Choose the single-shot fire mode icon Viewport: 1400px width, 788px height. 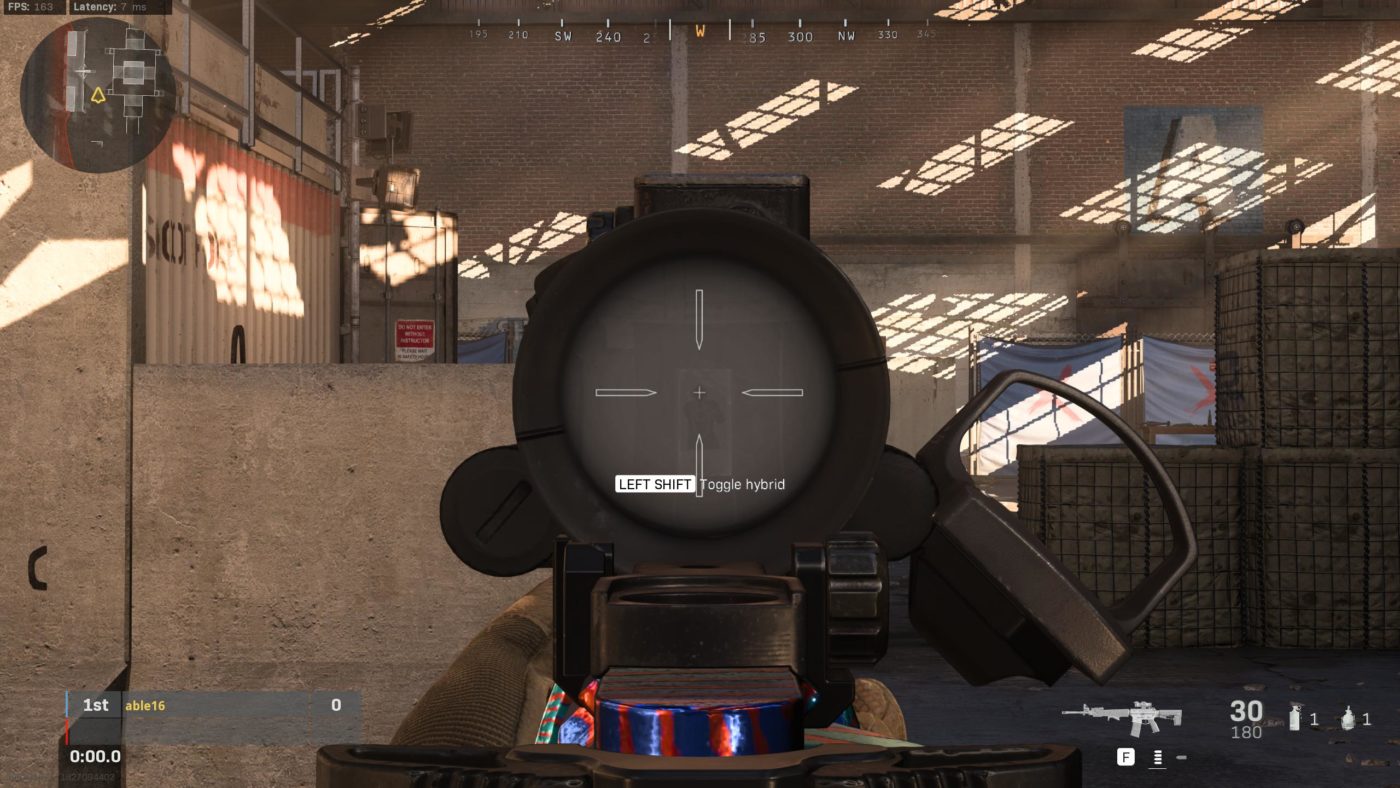pyautogui.click(x=1181, y=758)
